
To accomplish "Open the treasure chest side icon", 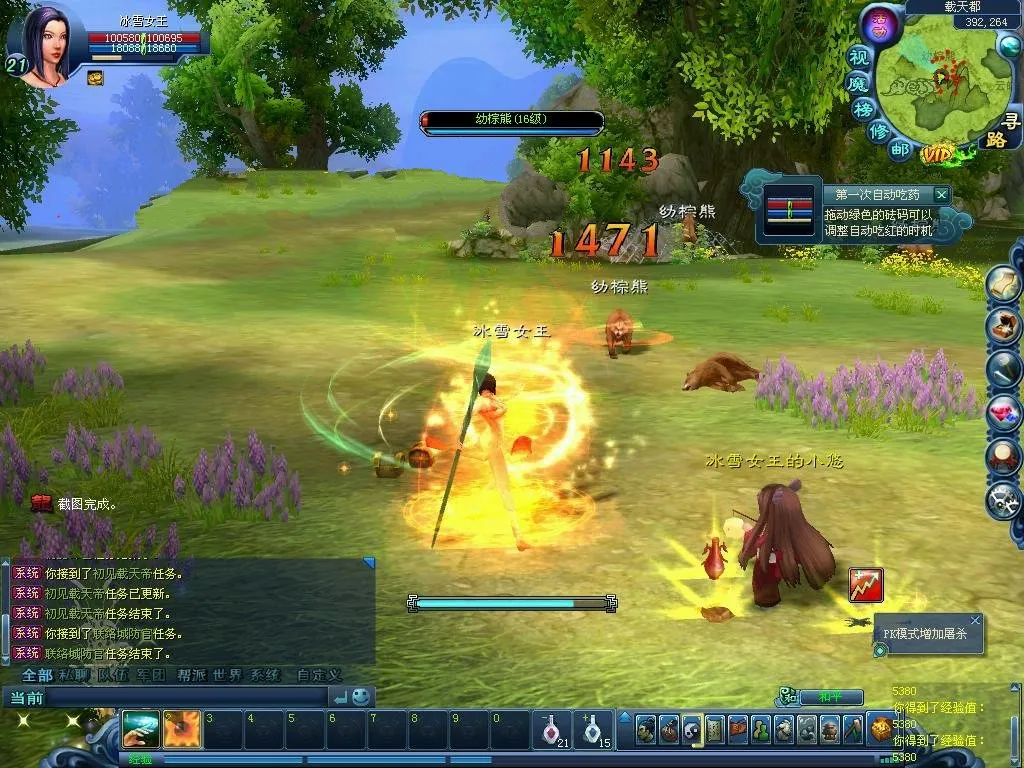I will coord(1003,326).
